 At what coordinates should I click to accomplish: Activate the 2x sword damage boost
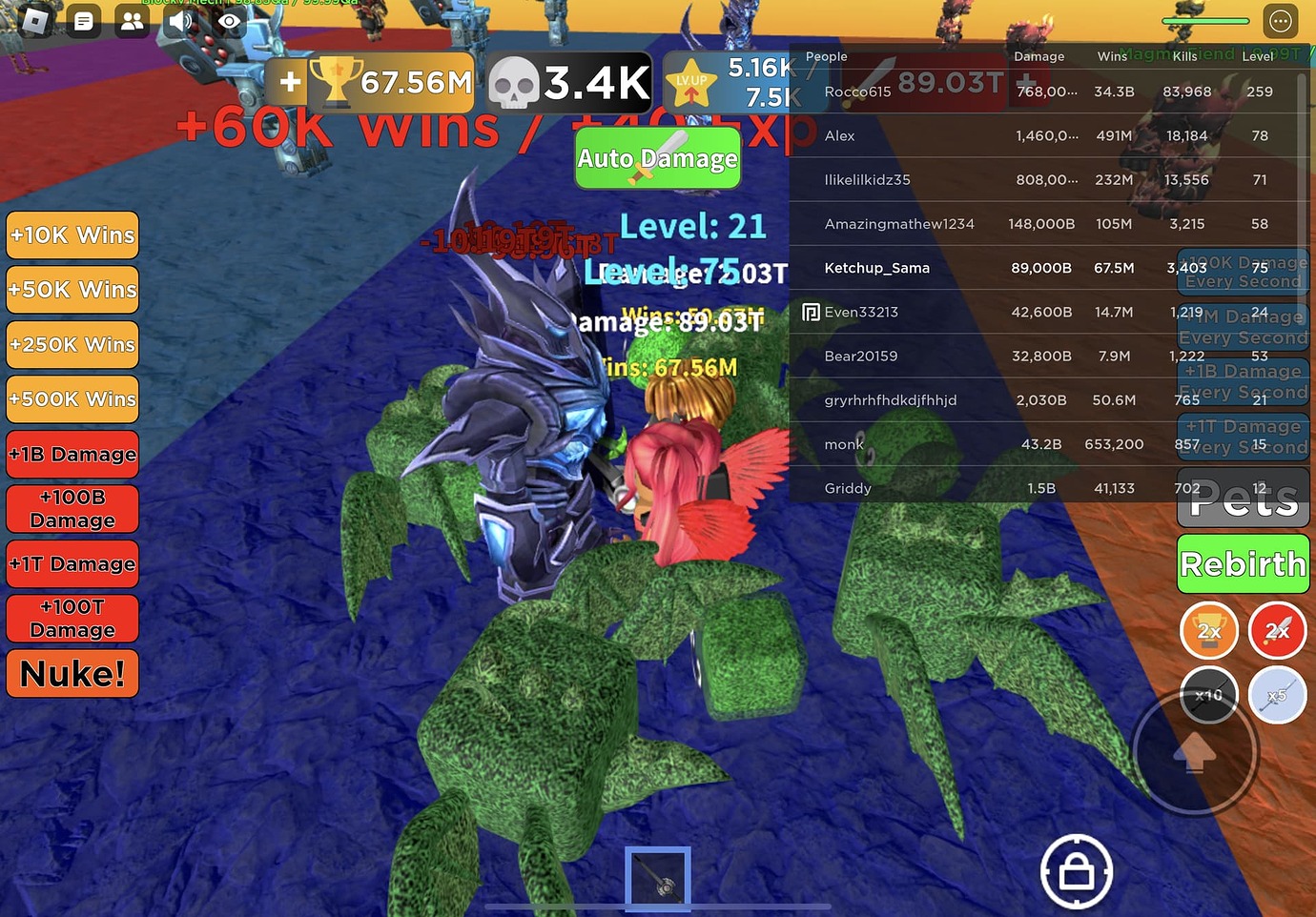(x=1277, y=631)
